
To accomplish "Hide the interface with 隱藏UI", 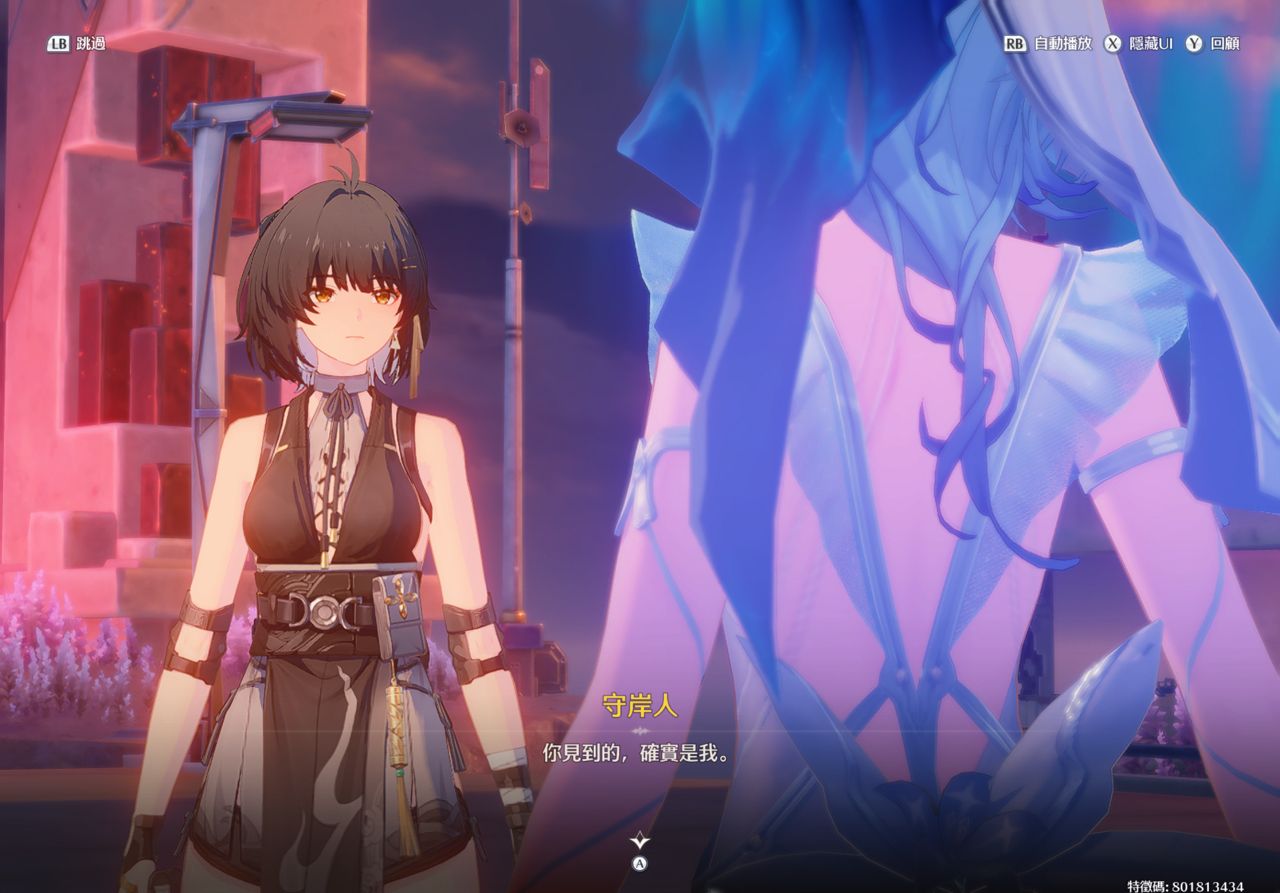I will click(1139, 44).
